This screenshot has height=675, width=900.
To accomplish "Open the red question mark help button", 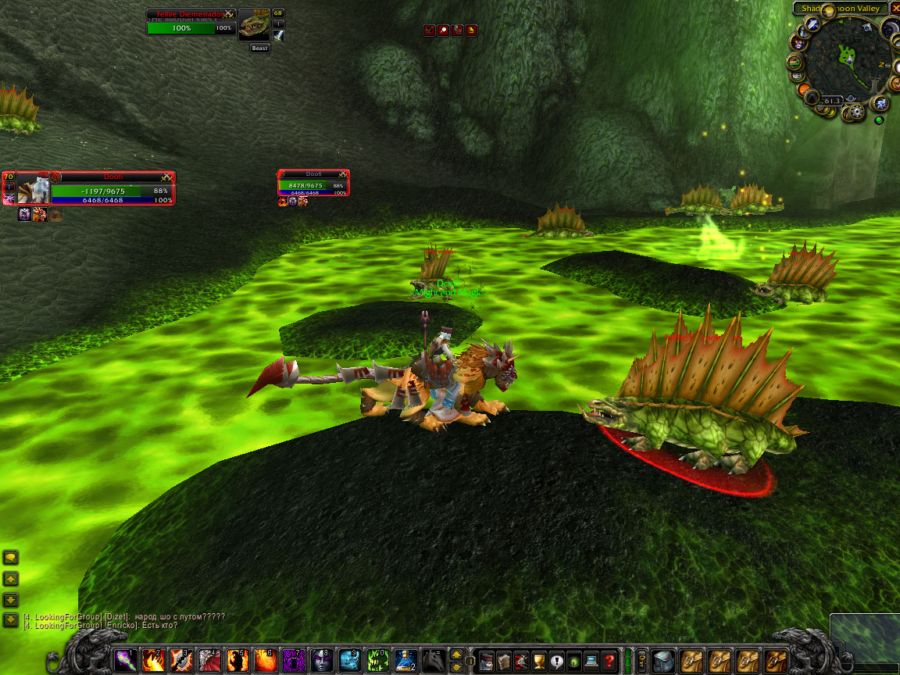I will click(x=609, y=660).
